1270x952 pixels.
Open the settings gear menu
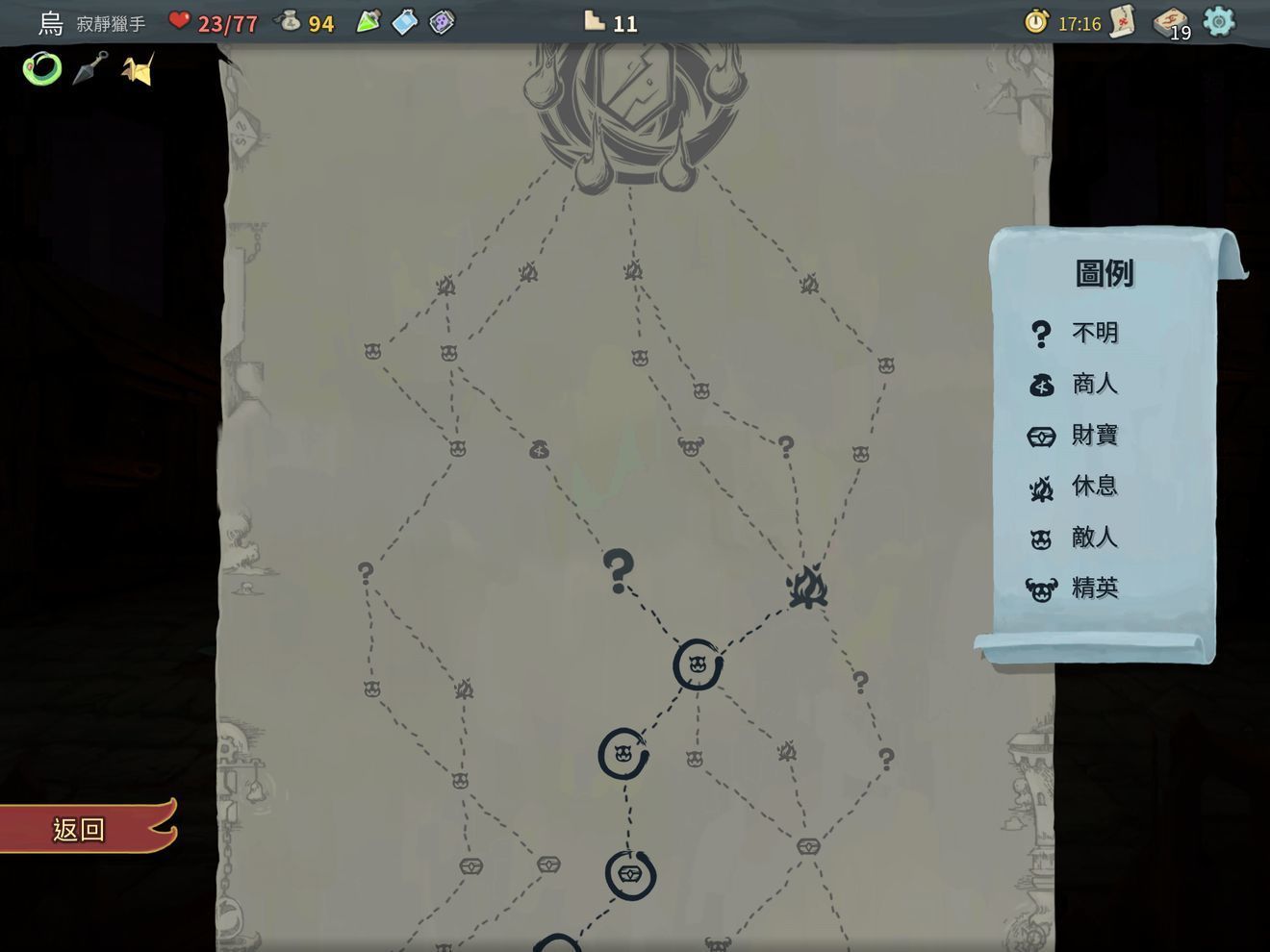(1220, 22)
